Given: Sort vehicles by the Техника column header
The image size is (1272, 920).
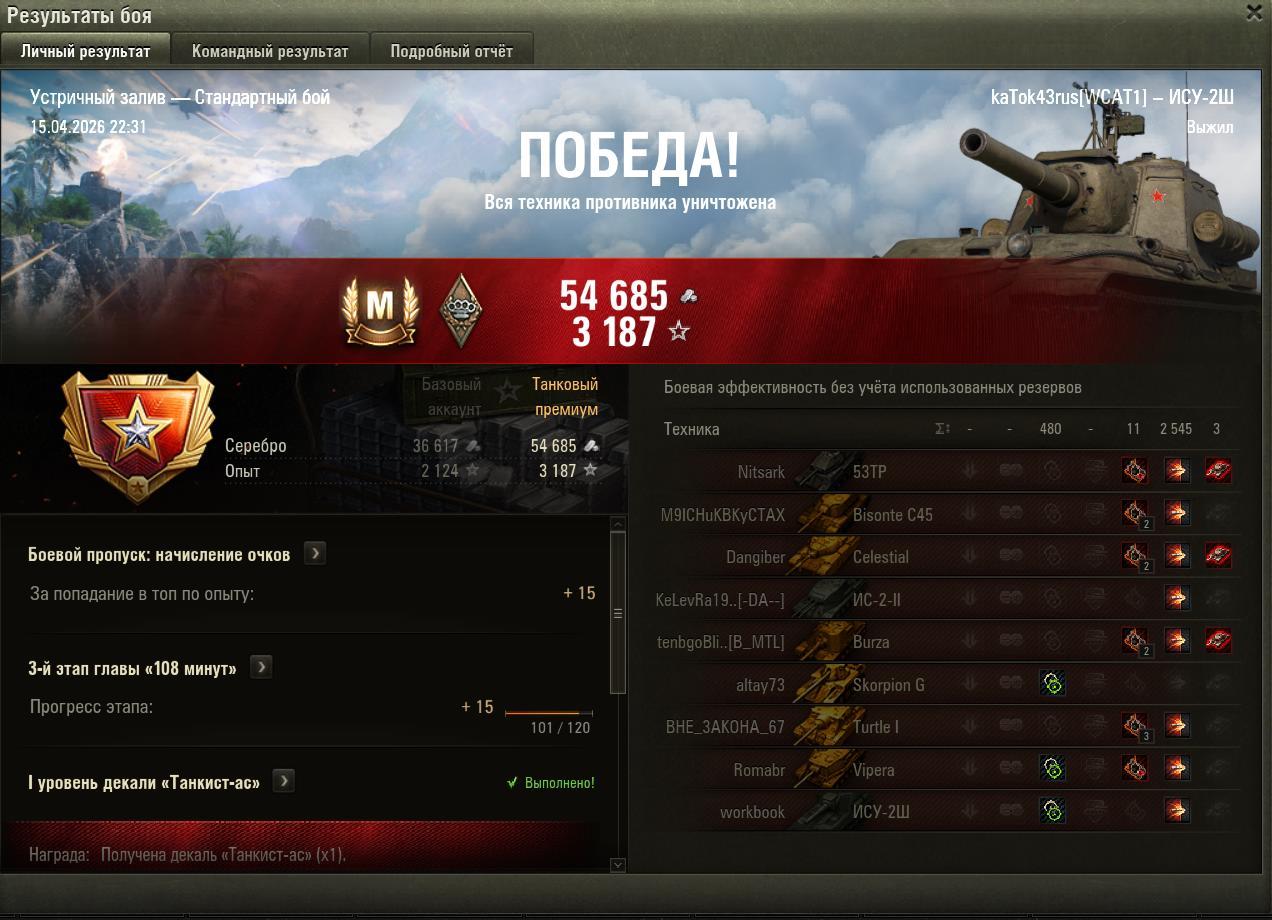Looking at the screenshot, I should point(692,429).
